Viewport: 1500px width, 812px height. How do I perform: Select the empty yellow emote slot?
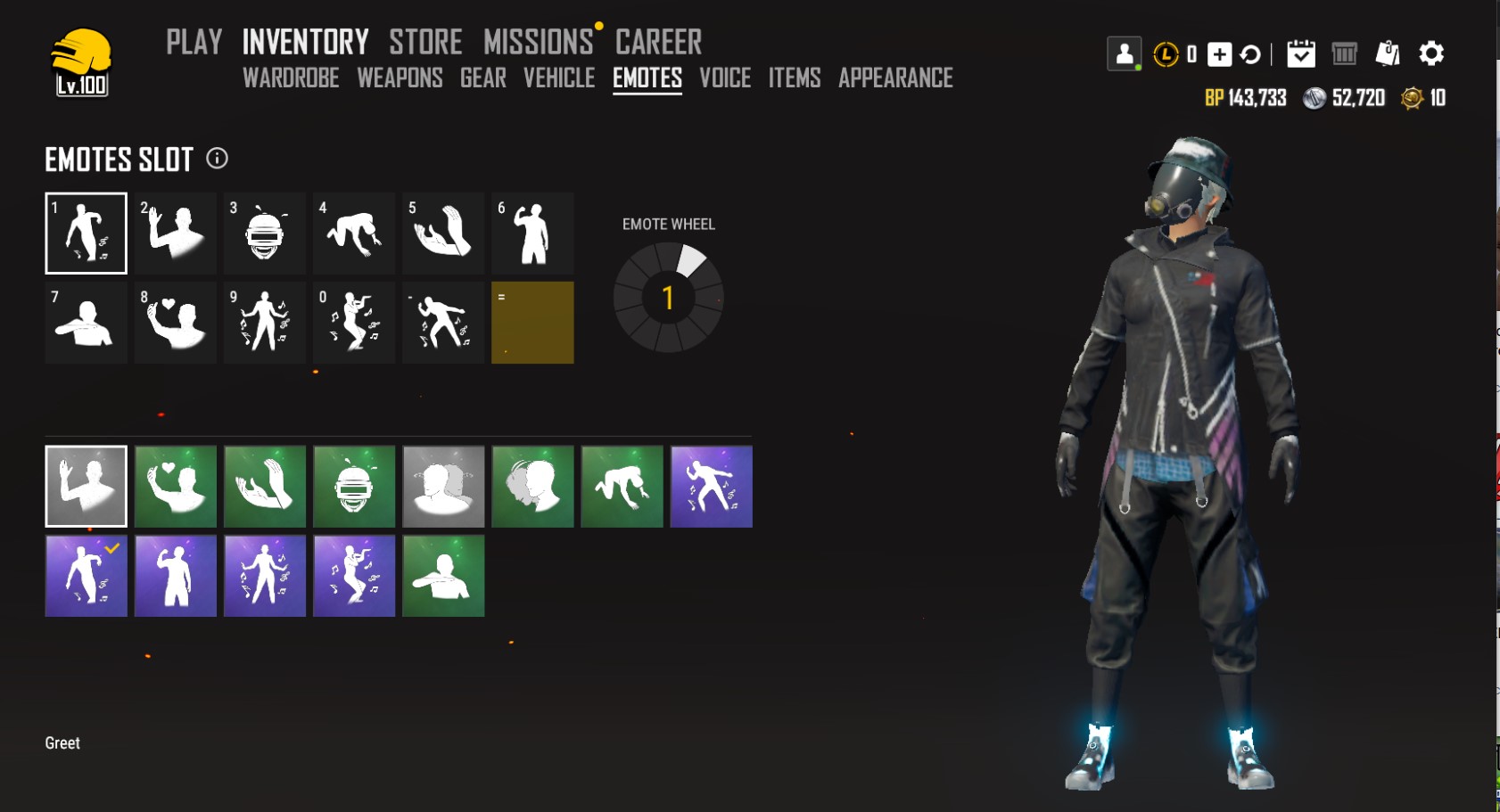point(532,323)
